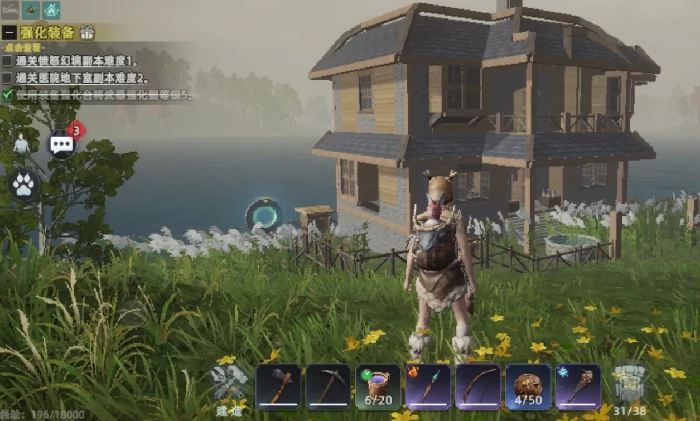Open the chat bubble with 3 notifications

coord(62,144)
